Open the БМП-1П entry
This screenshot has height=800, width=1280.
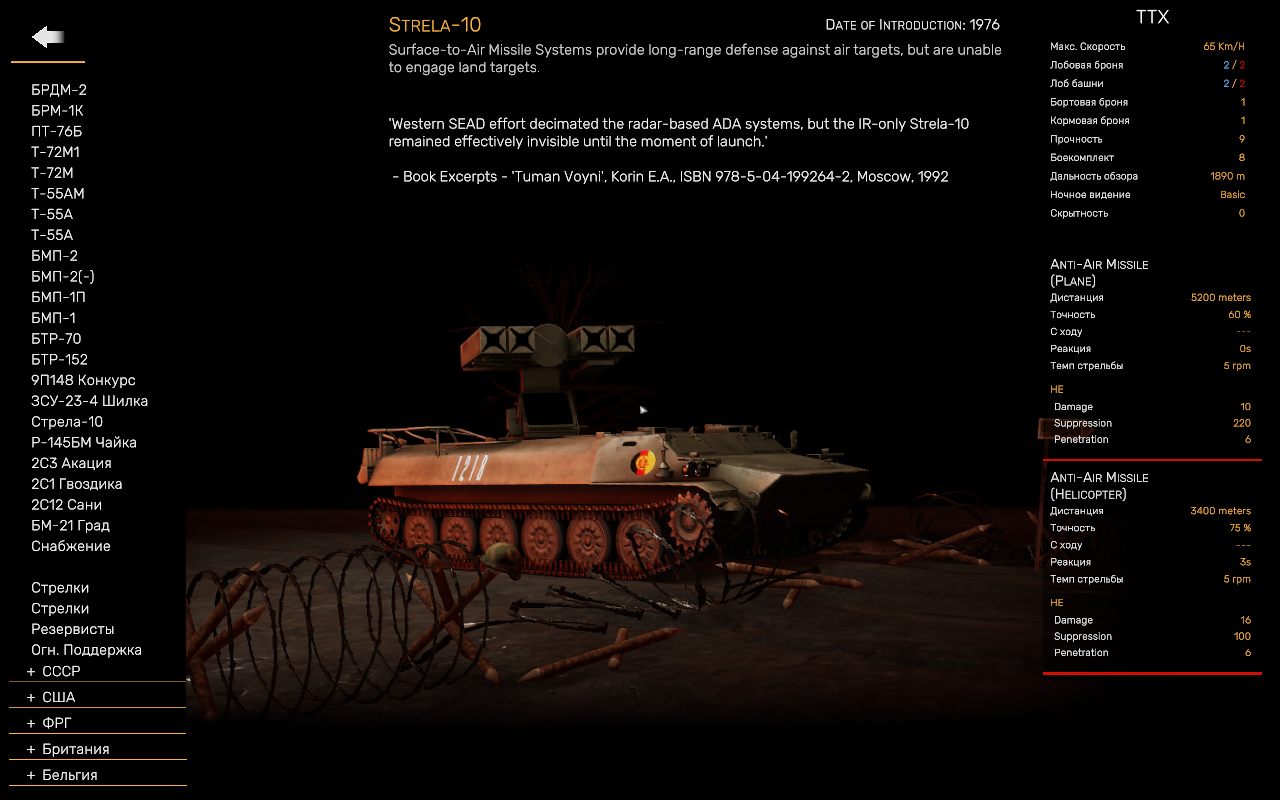(58, 297)
